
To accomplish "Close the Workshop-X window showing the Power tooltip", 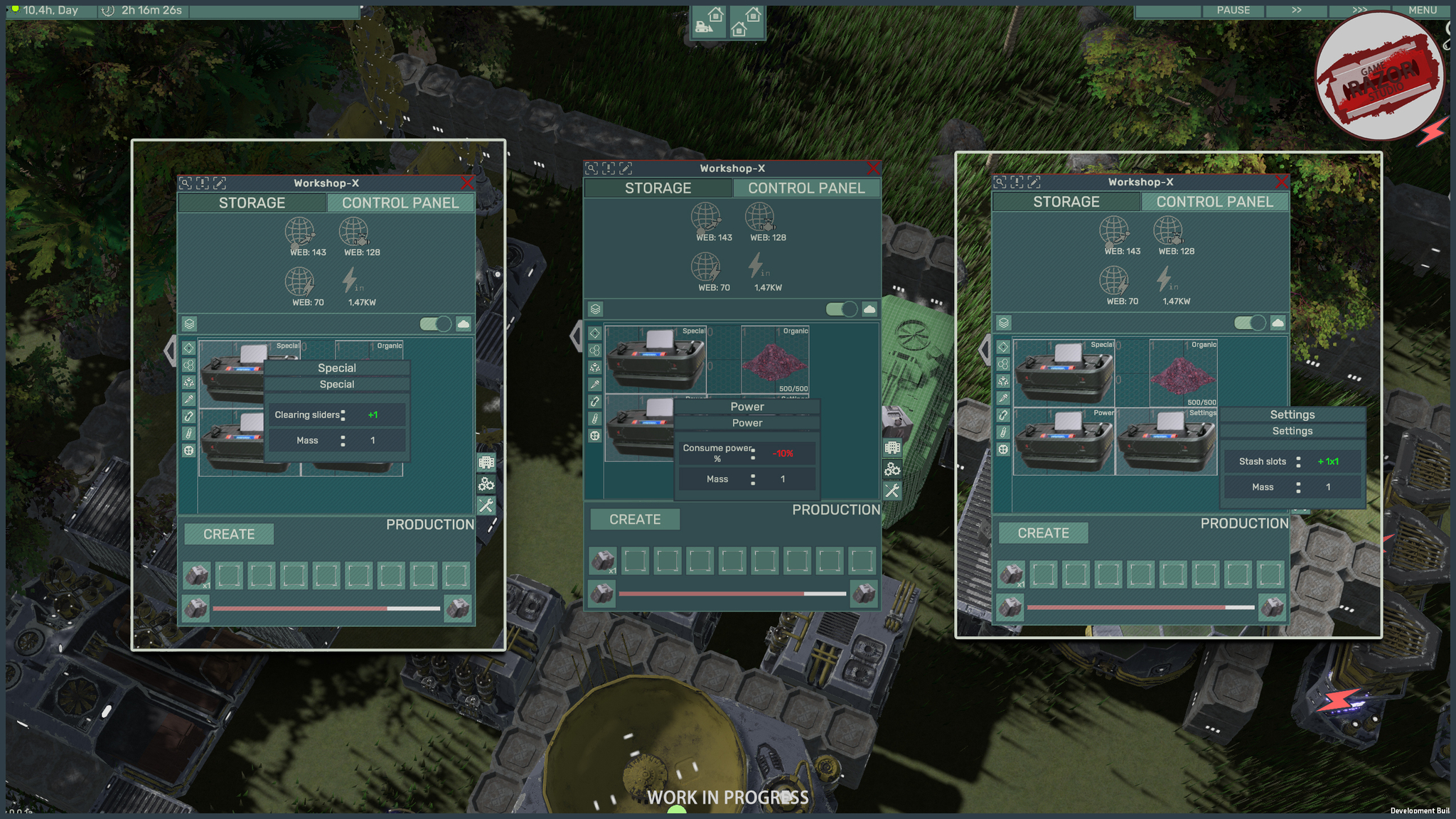I will [873, 168].
